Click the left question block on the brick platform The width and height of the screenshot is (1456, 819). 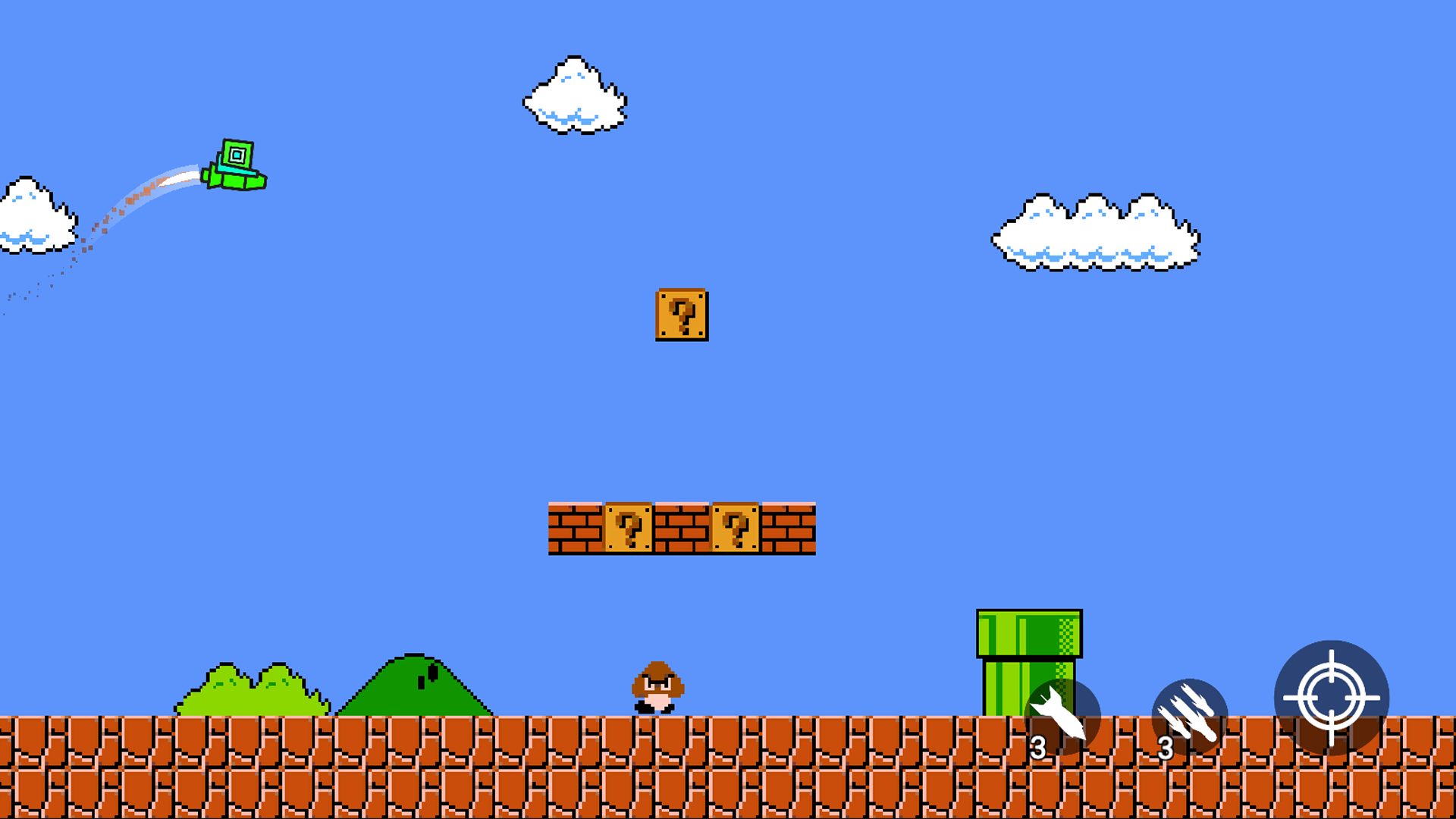pyautogui.click(x=627, y=529)
